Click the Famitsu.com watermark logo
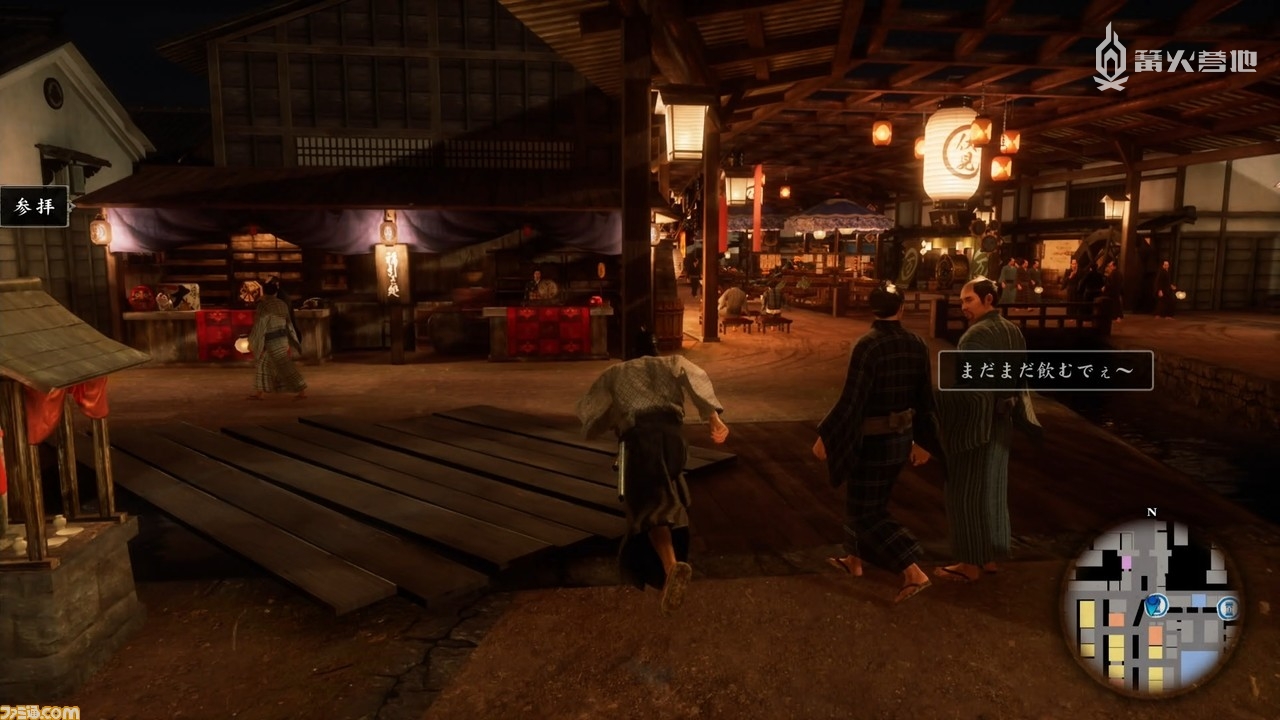The image size is (1280, 720). click(x=40, y=711)
